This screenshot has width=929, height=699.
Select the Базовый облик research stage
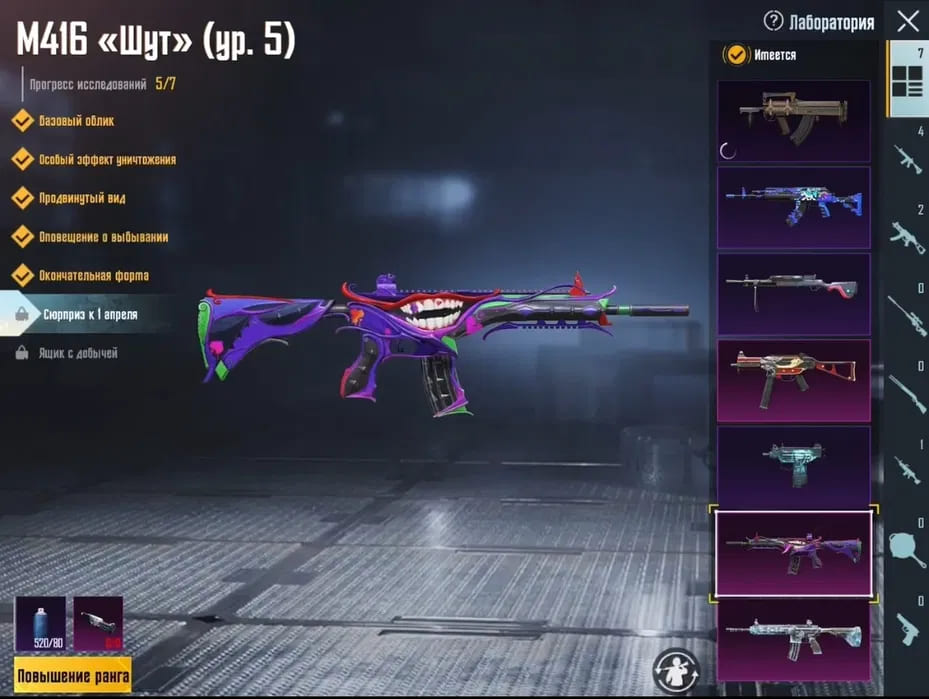[x=75, y=121]
